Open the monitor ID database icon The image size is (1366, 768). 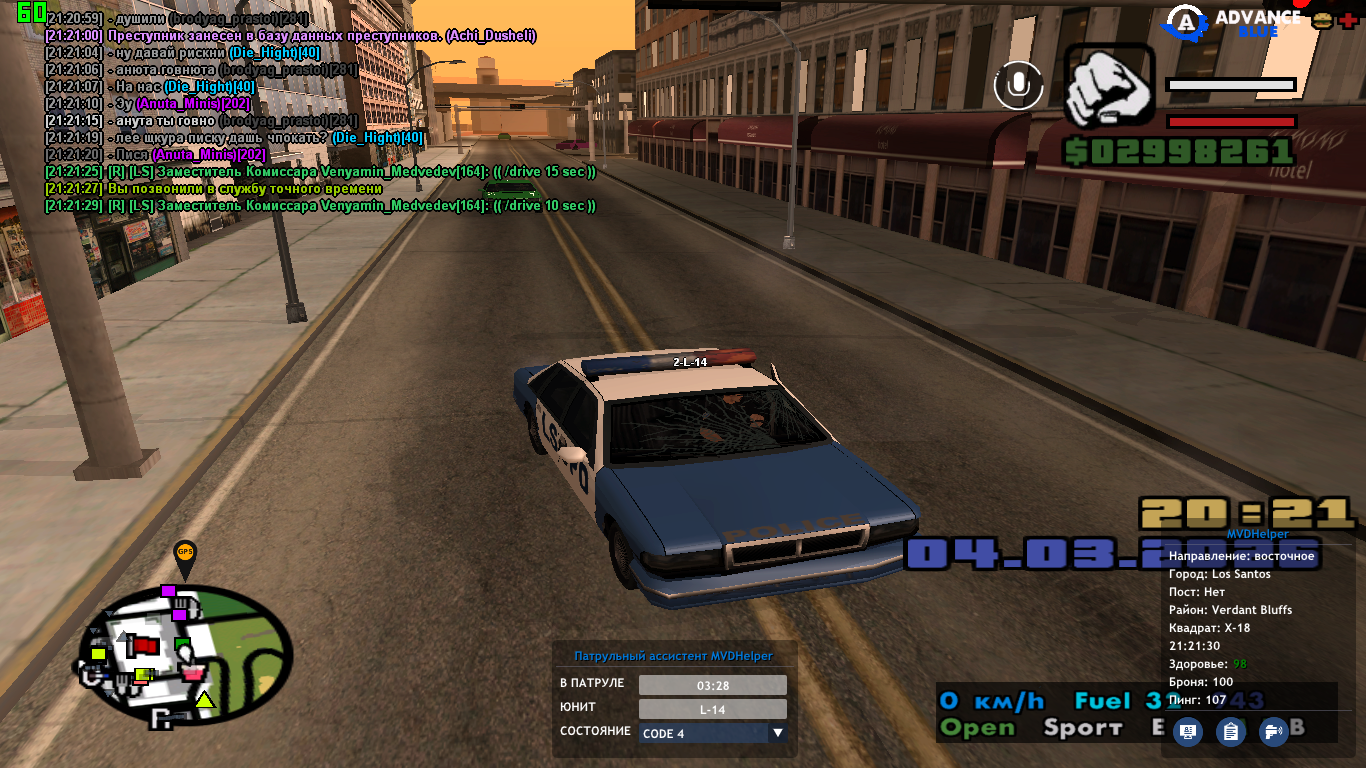[x=1188, y=731]
